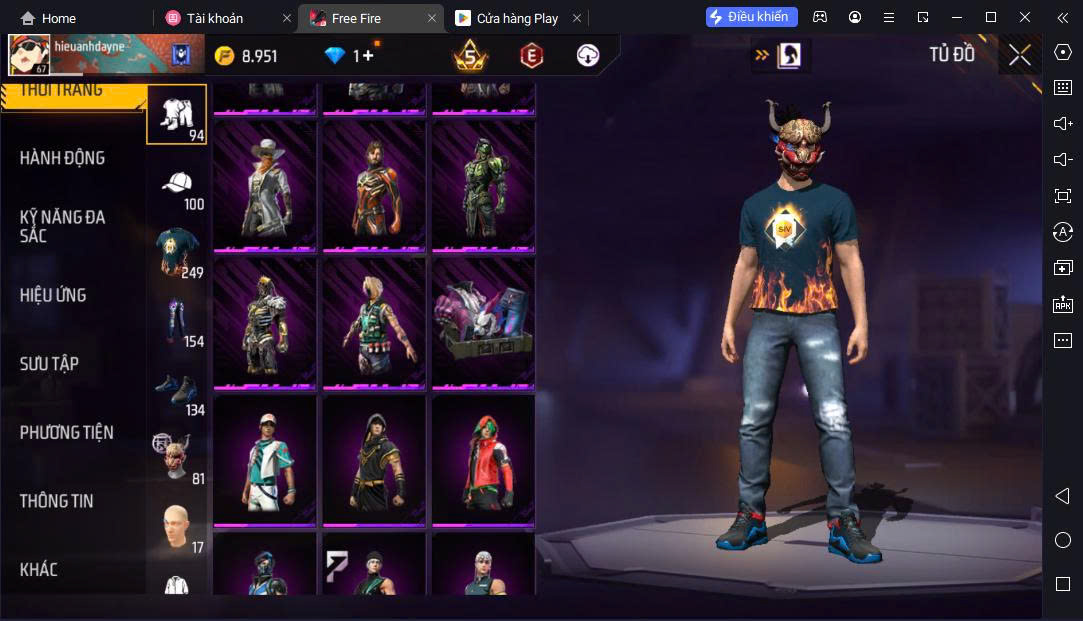Equip the cowboy hat outfit
Screen dimensions: 1083x621
pos(265,186)
